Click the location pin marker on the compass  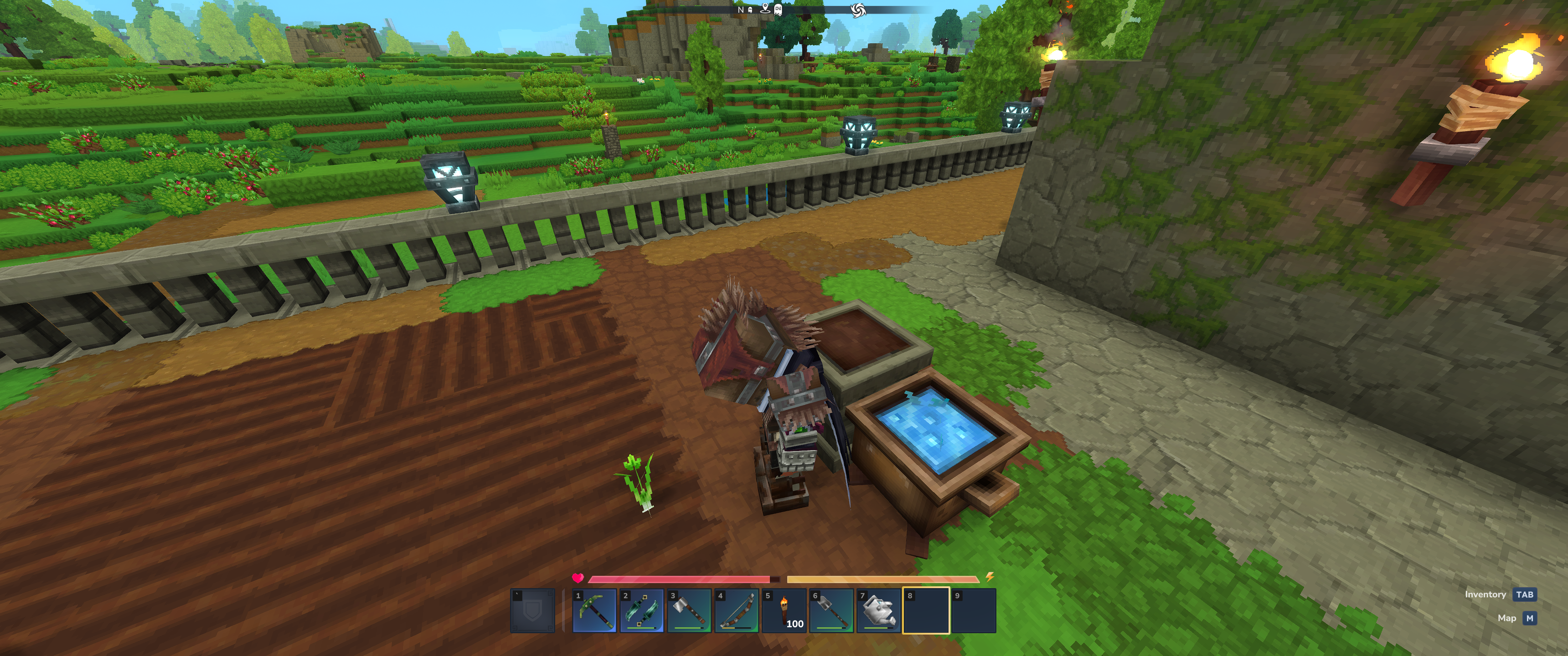point(765,9)
